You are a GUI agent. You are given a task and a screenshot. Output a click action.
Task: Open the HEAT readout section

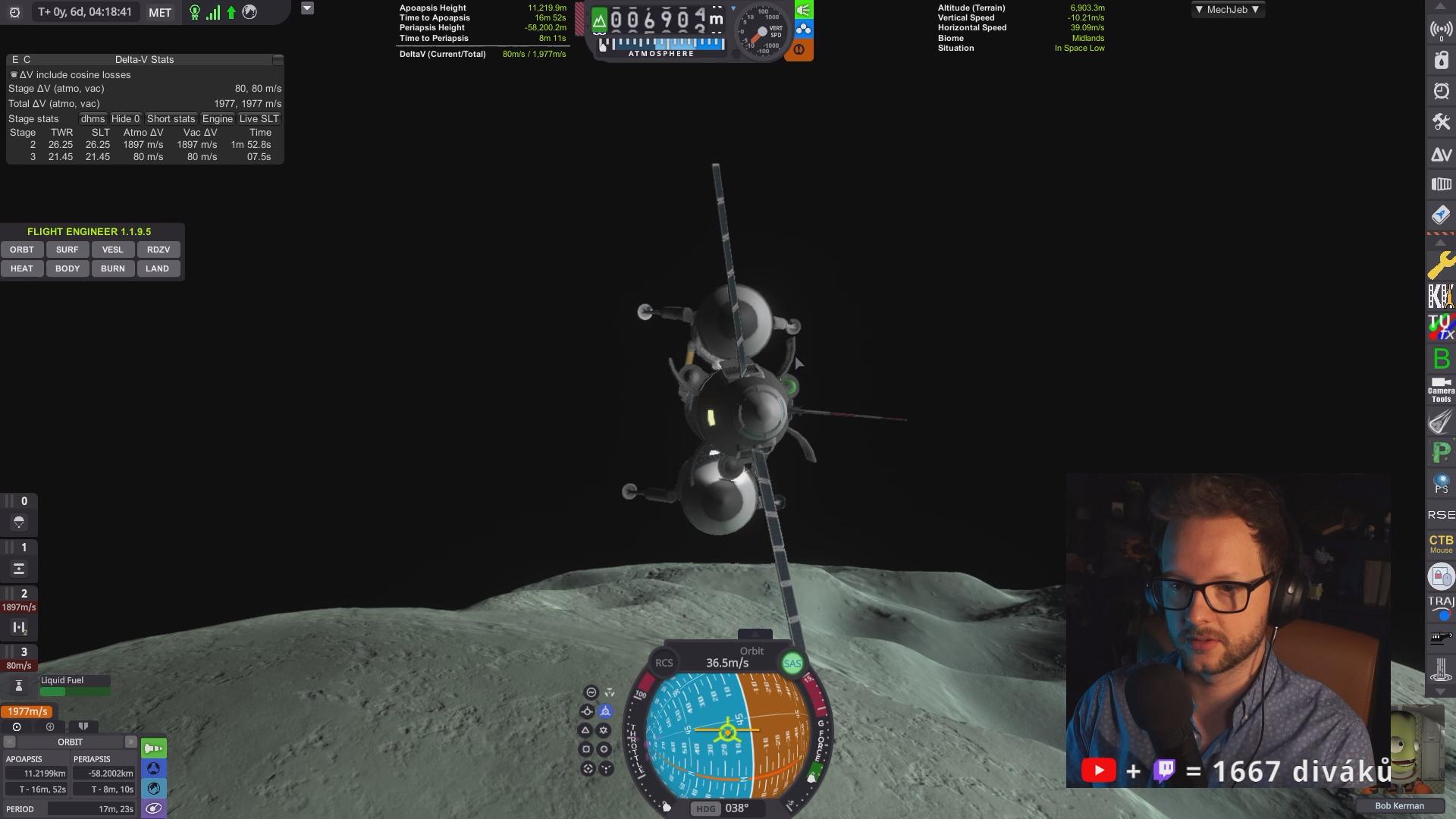click(x=22, y=268)
